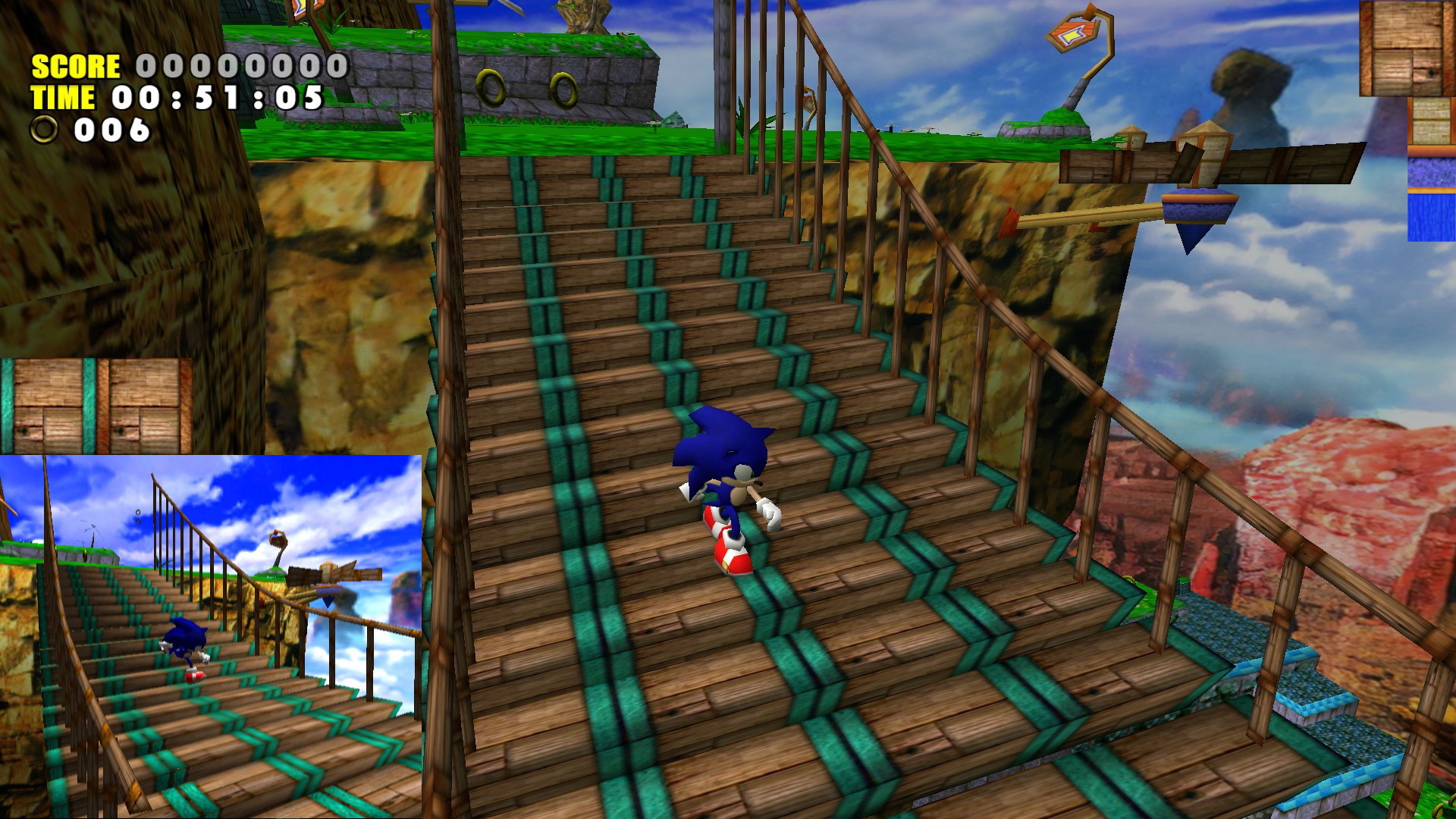Click the inset preview window bottom left
Image resolution: width=1456 pixels, height=819 pixels.
tap(212, 637)
